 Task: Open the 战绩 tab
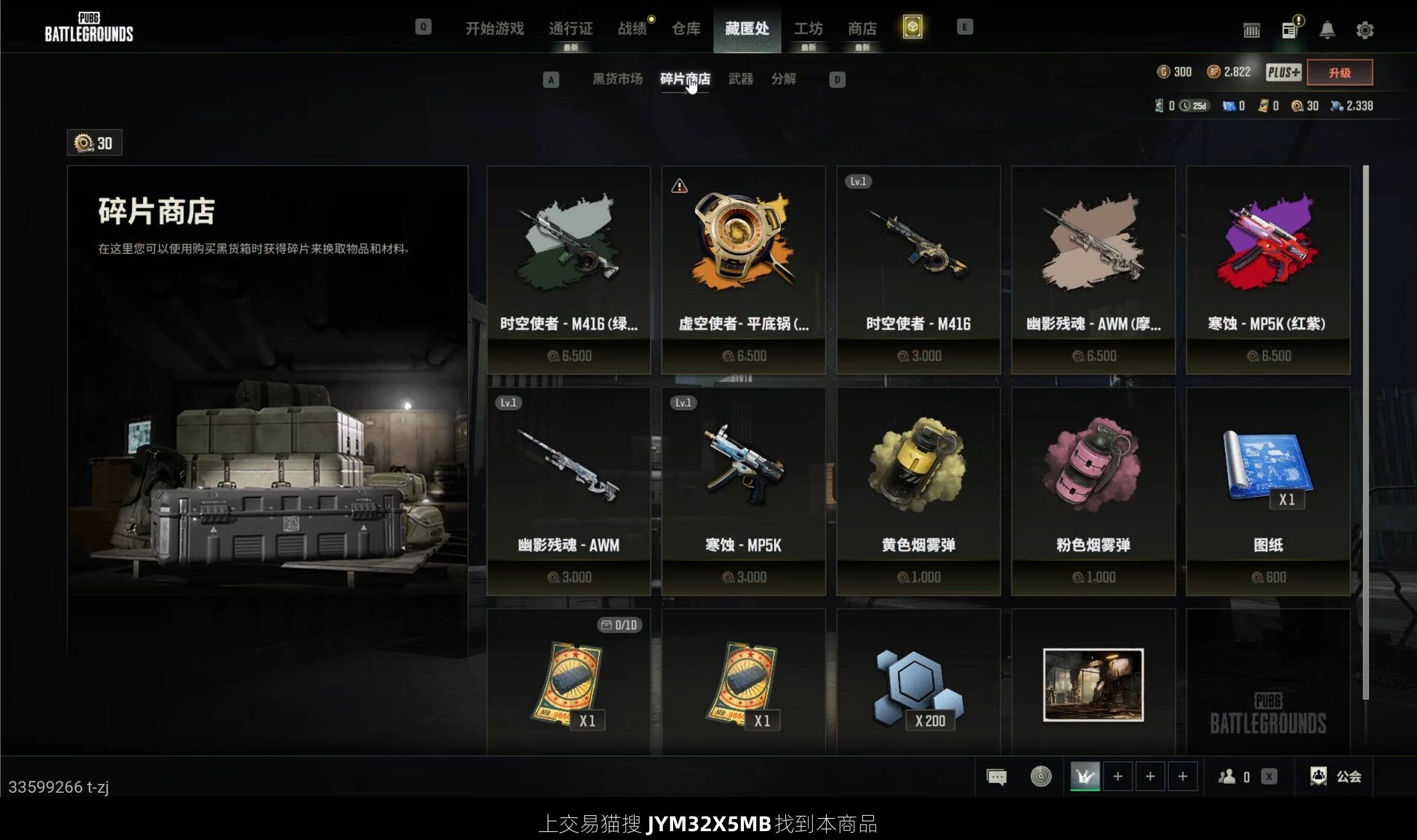pos(632,28)
